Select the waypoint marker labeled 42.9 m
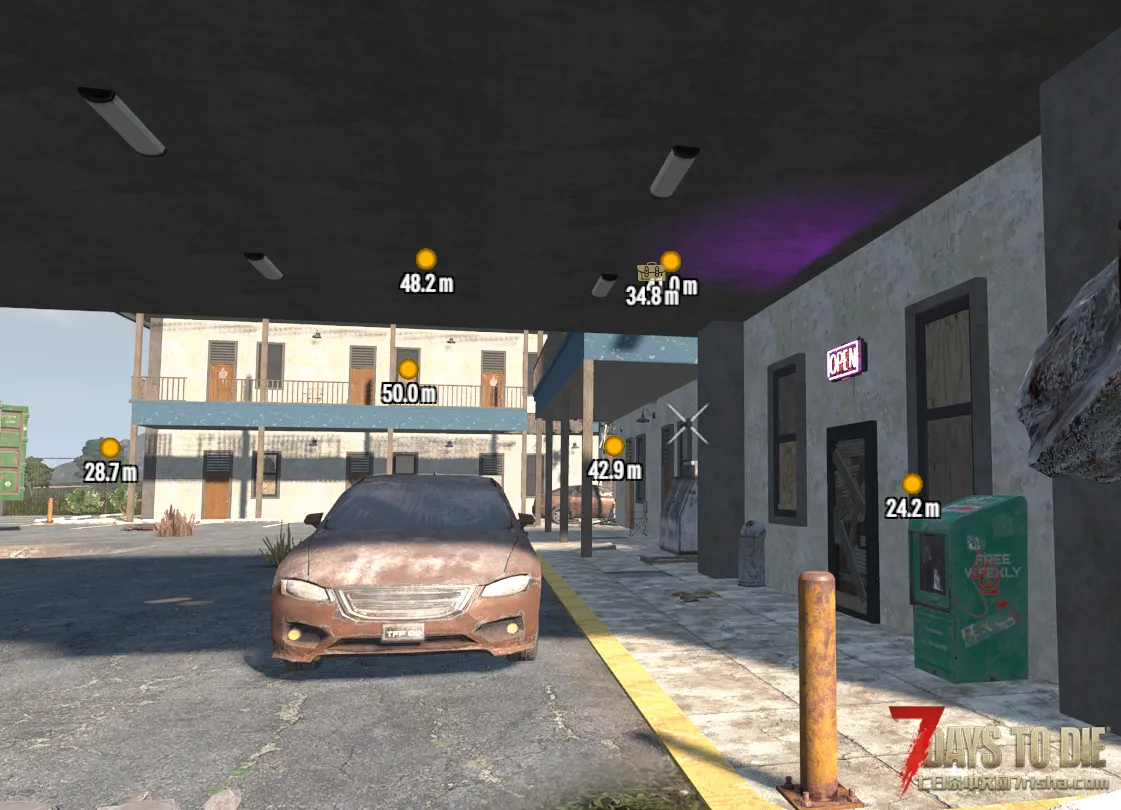Image resolution: width=1121 pixels, height=810 pixels. (x=614, y=446)
